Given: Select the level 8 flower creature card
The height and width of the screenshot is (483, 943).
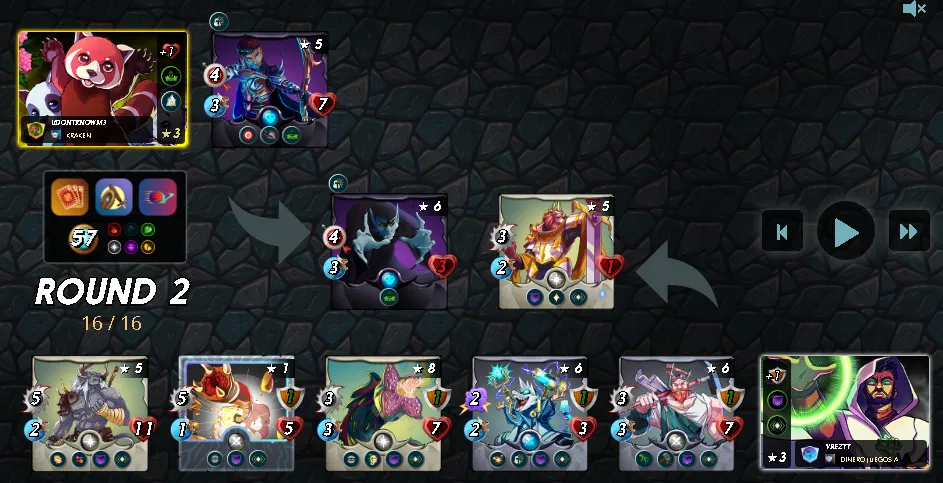Looking at the screenshot, I should point(383,412).
